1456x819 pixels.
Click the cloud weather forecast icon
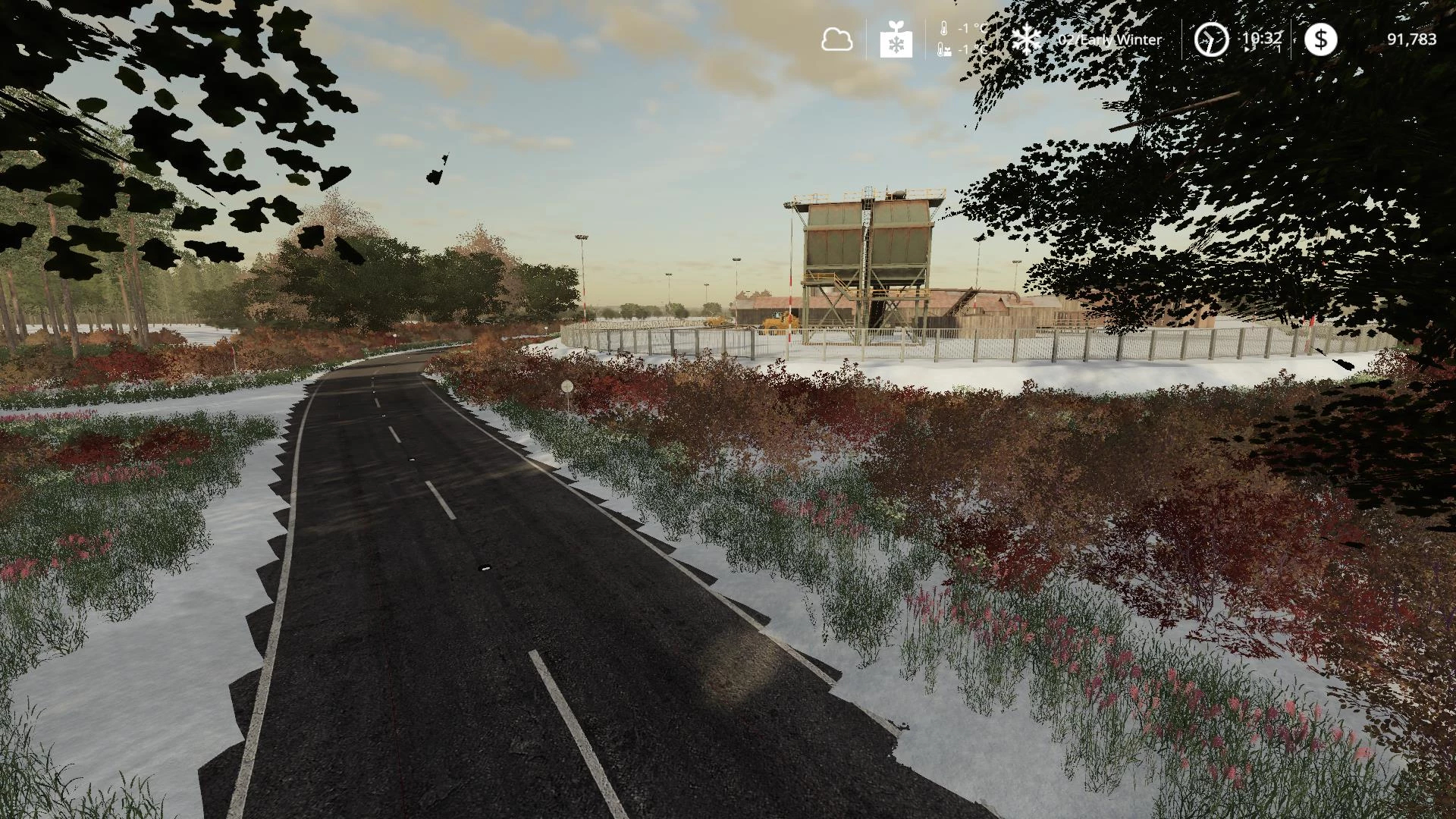[836, 39]
